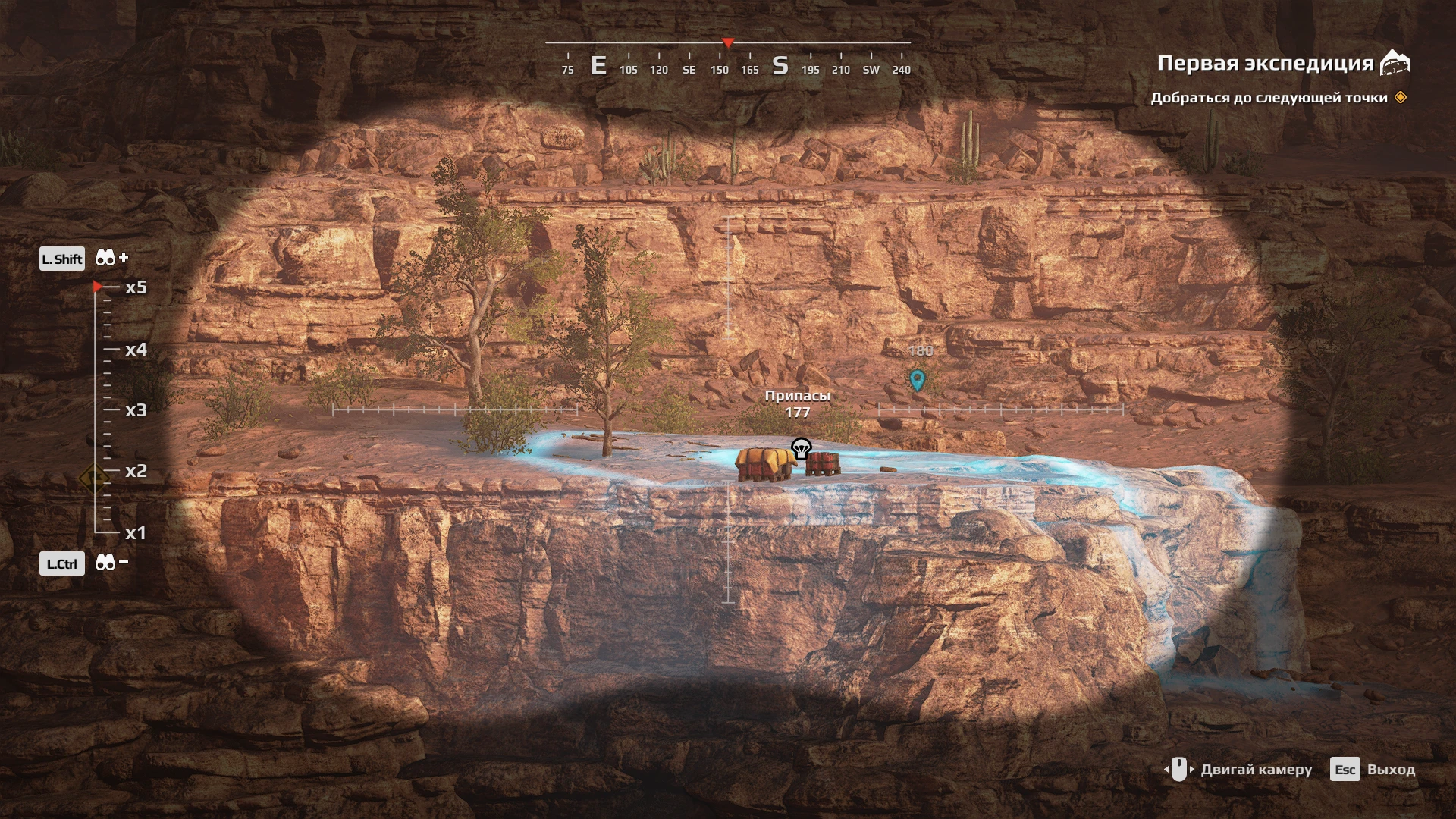The height and width of the screenshot is (819, 1456).
Task: Select the Добраться до следующей точки objective
Action: coord(1268,98)
